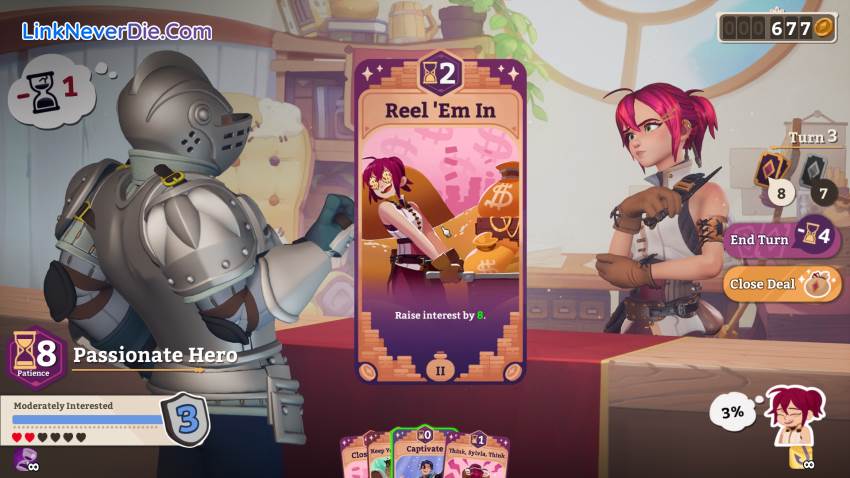
Task: Select the leftmost Clos card in hand
Action: (x=355, y=455)
